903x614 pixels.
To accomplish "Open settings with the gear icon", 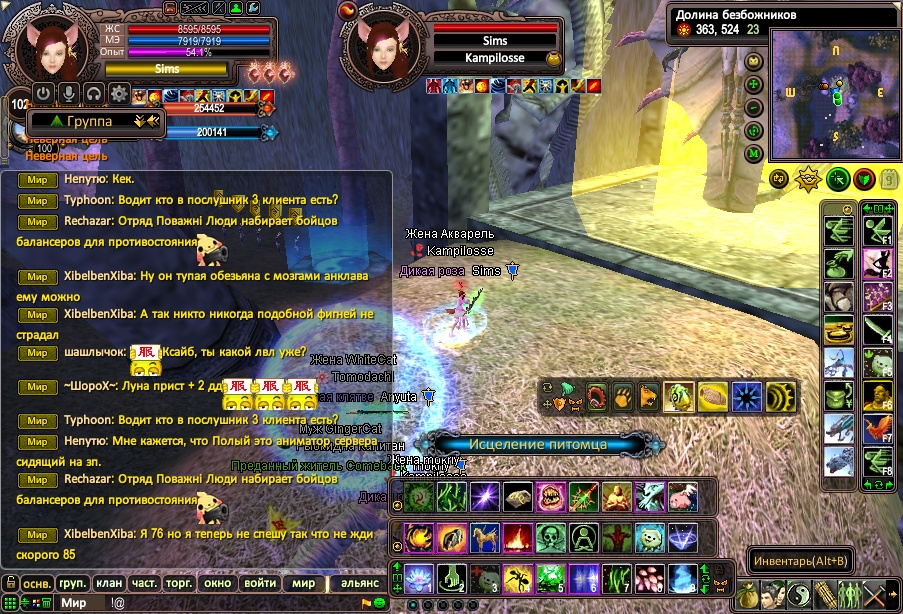I will click(119, 94).
